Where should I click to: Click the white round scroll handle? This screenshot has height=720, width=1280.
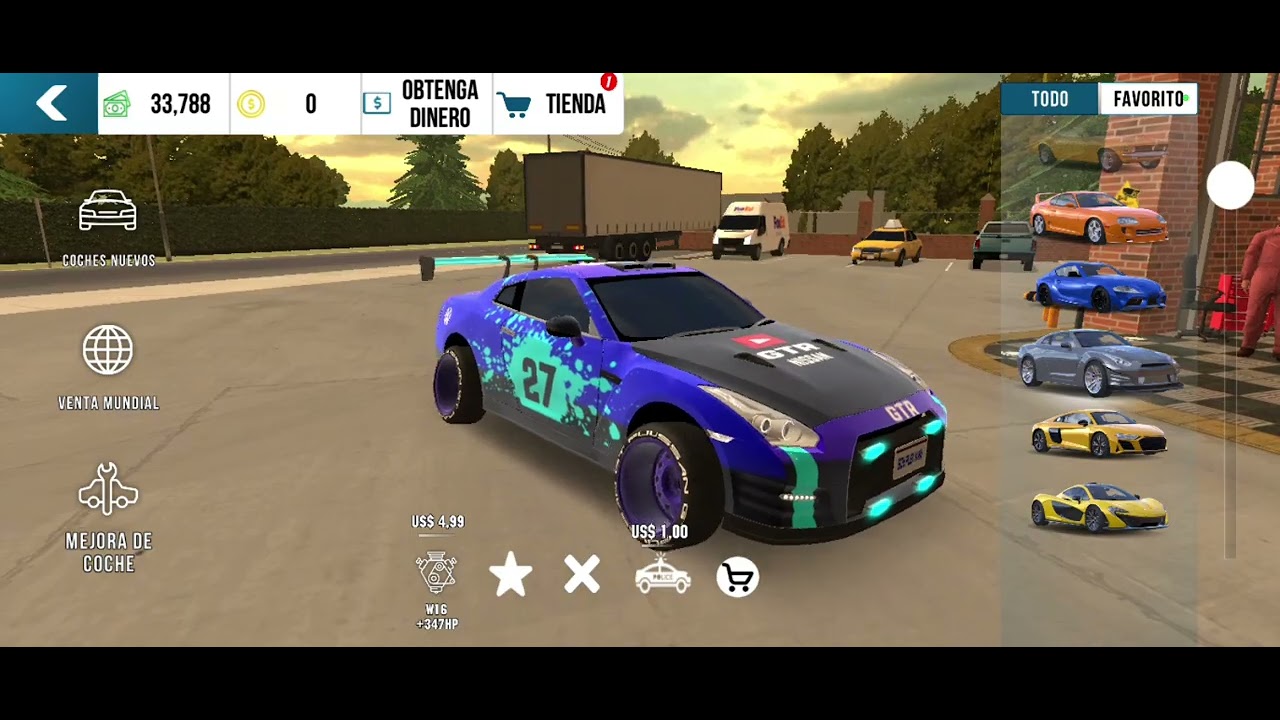[1230, 186]
